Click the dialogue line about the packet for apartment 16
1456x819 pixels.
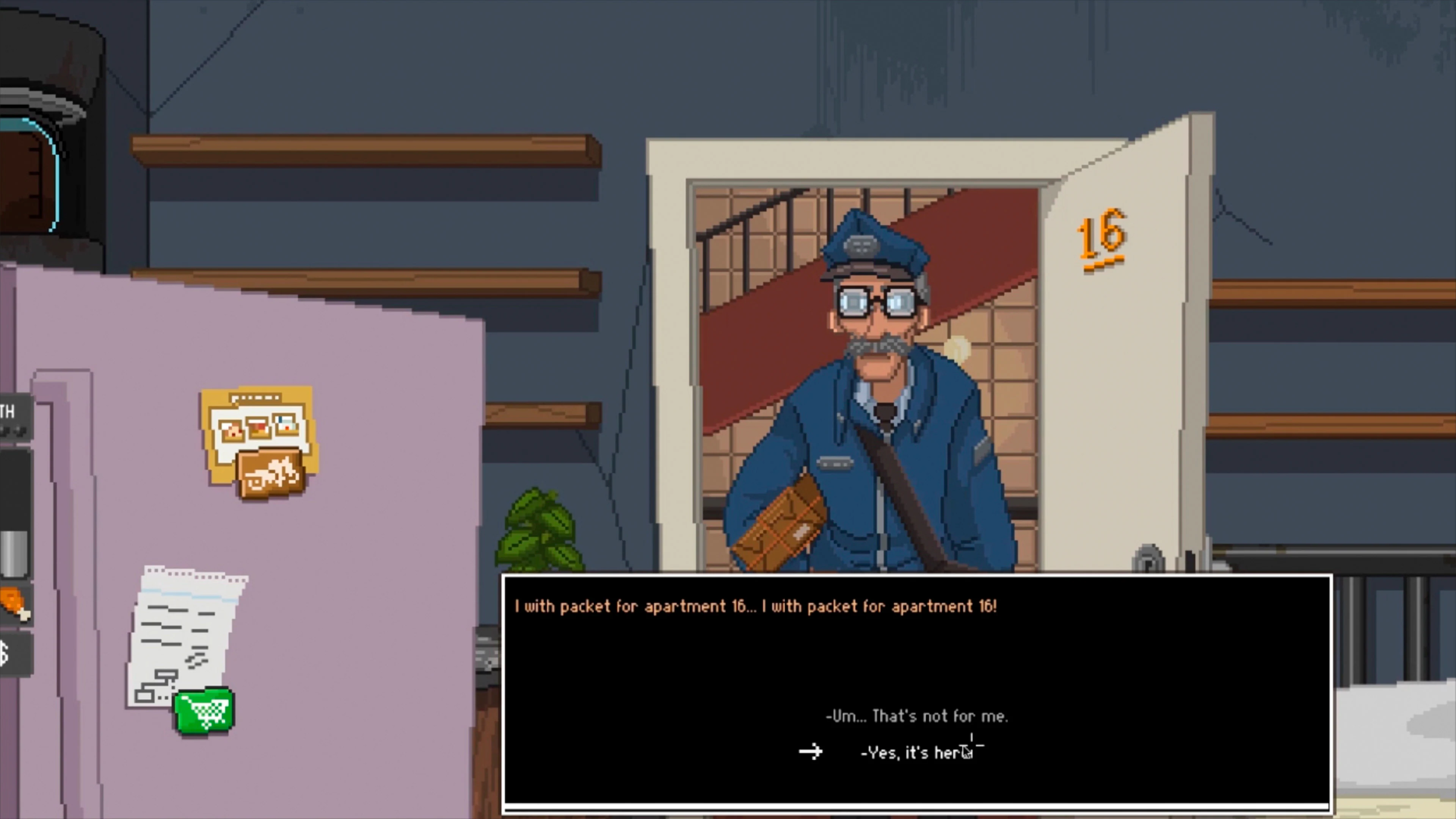(x=755, y=607)
